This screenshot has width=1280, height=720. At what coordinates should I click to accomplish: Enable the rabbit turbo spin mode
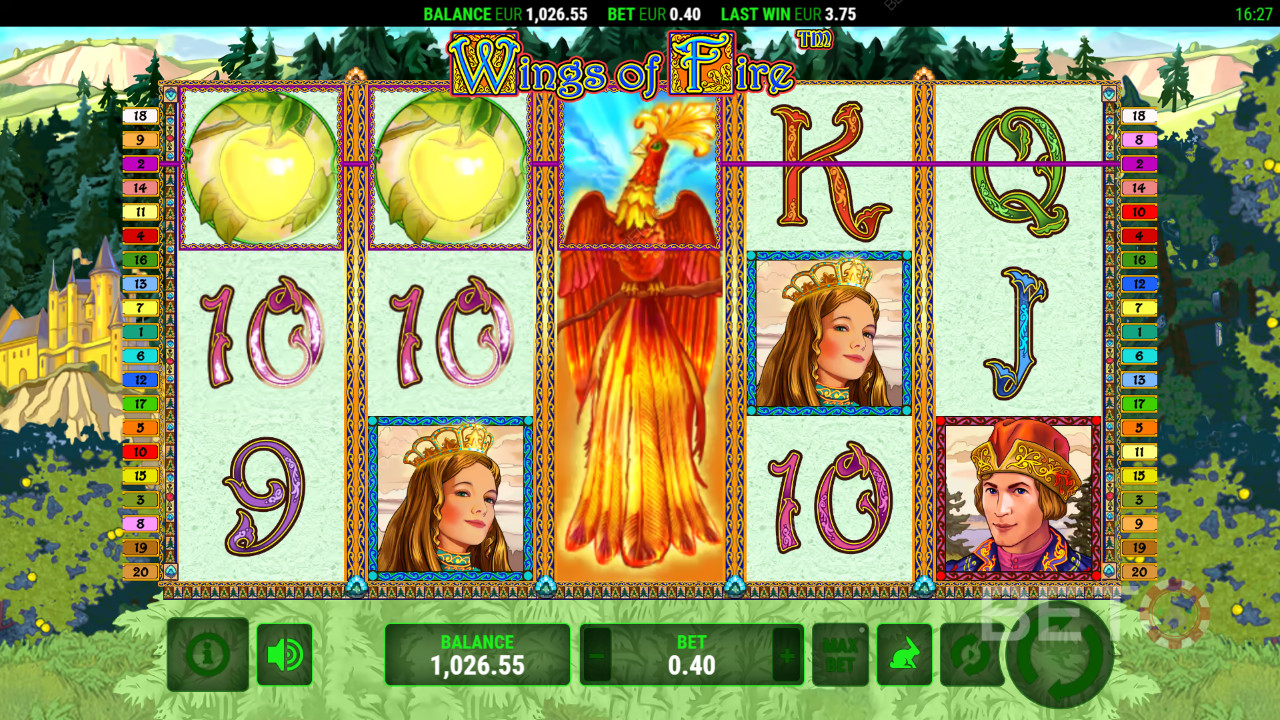pos(904,655)
